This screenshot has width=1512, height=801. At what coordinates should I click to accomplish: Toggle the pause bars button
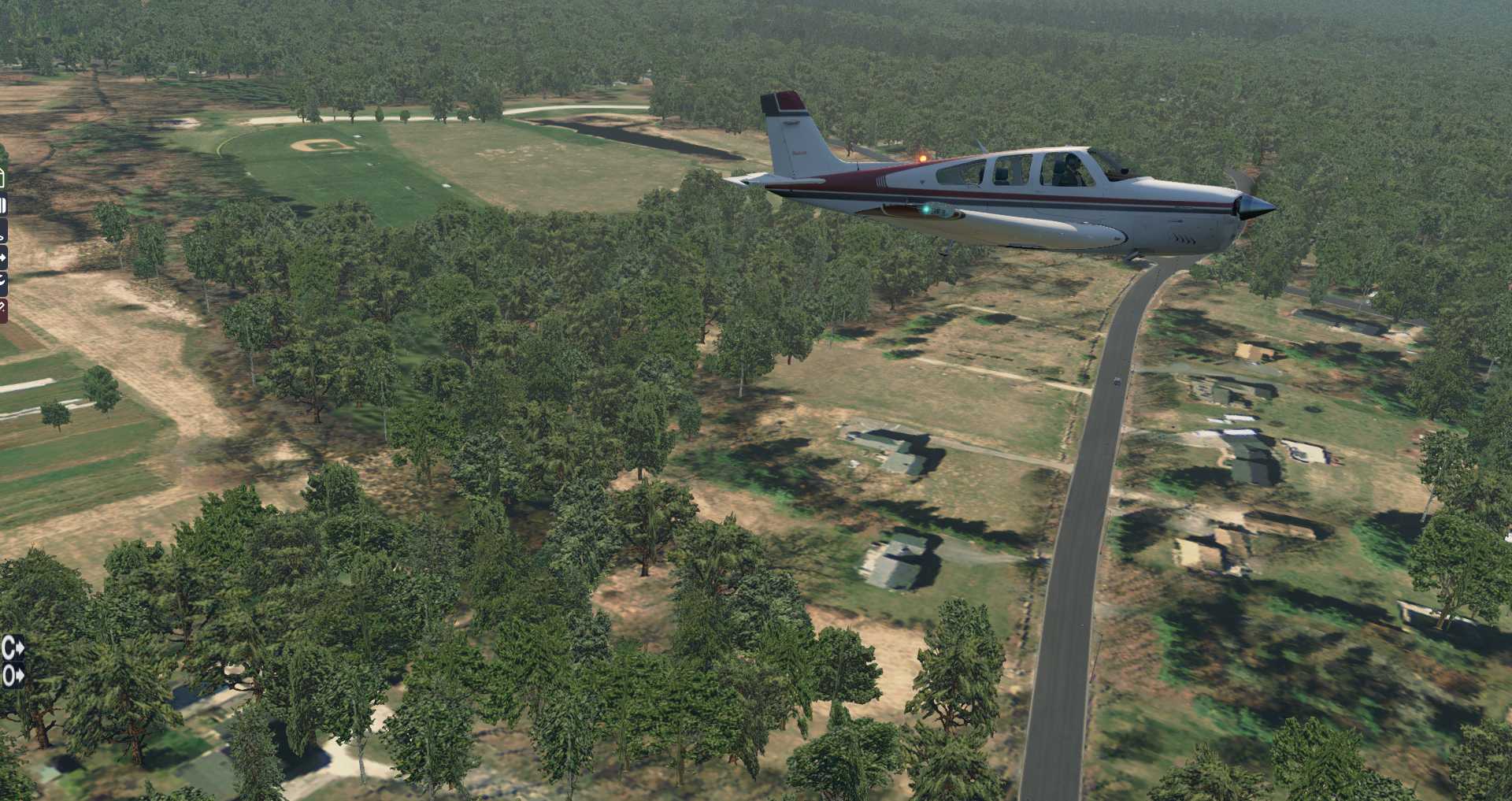[x=3, y=206]
